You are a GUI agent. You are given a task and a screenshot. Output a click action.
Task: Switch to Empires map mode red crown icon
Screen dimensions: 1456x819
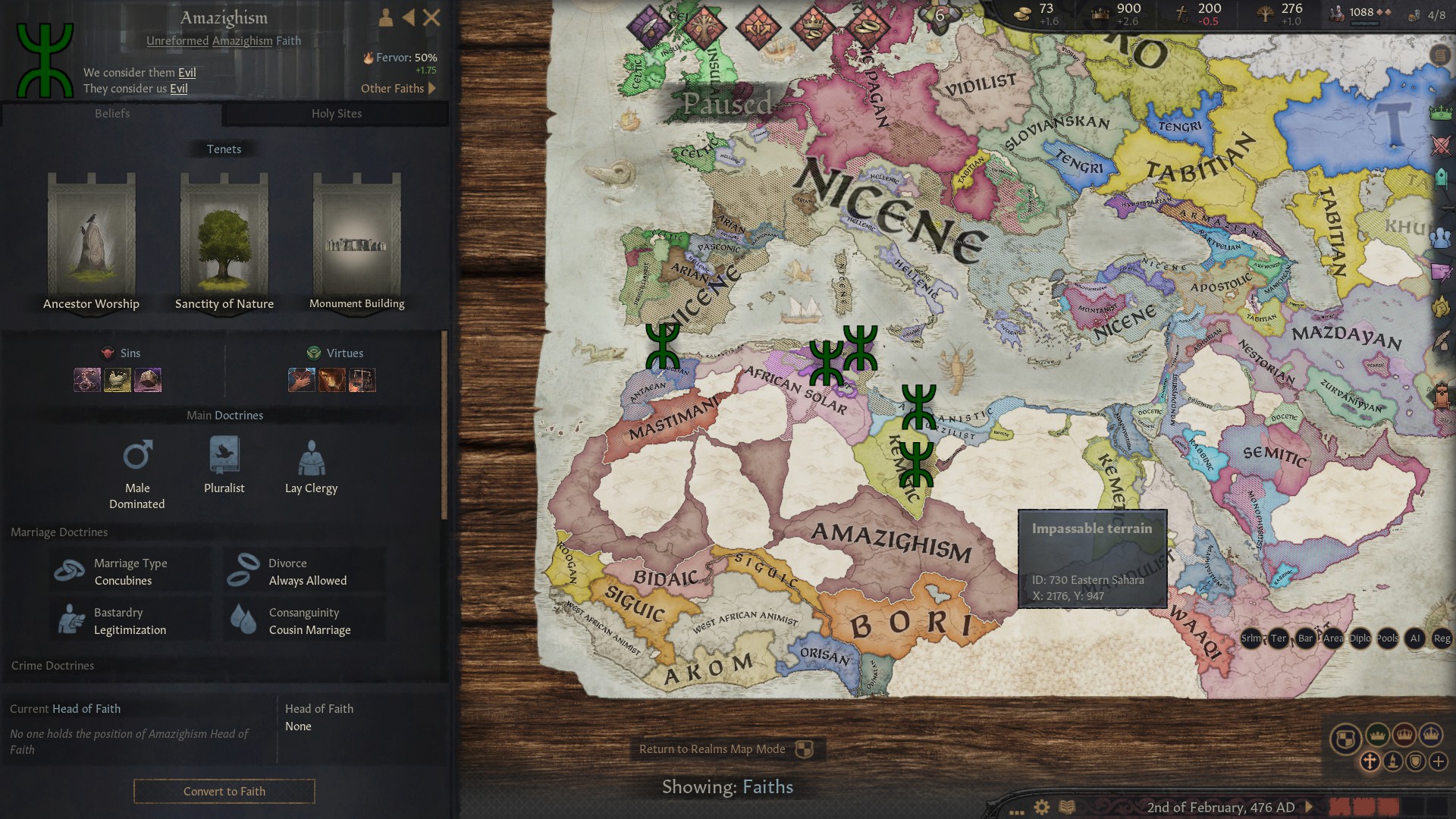(x=1405, y=735)
